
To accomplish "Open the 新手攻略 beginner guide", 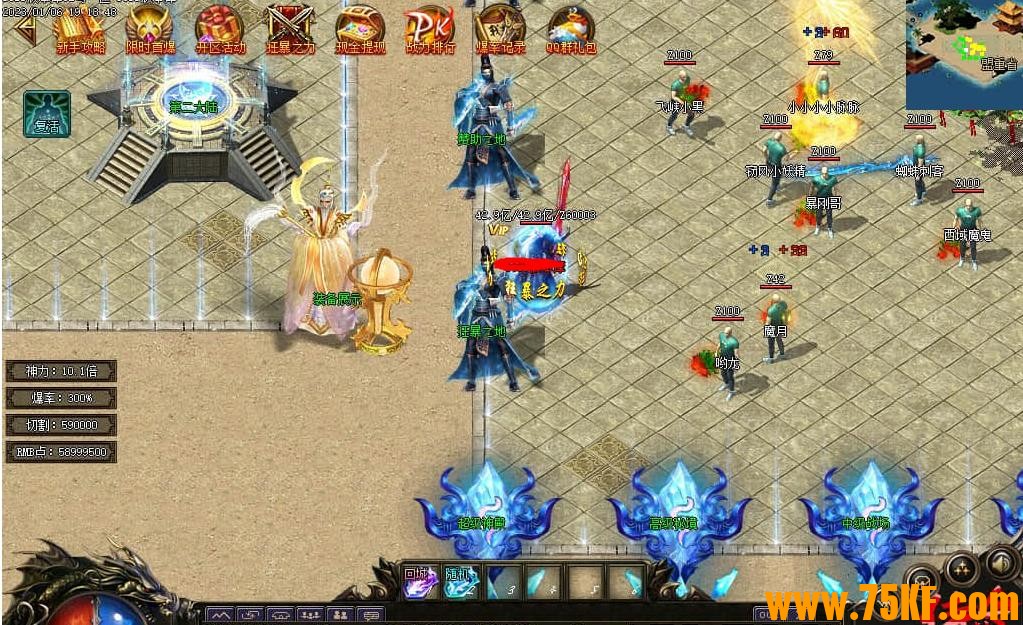I will point(80,30).
